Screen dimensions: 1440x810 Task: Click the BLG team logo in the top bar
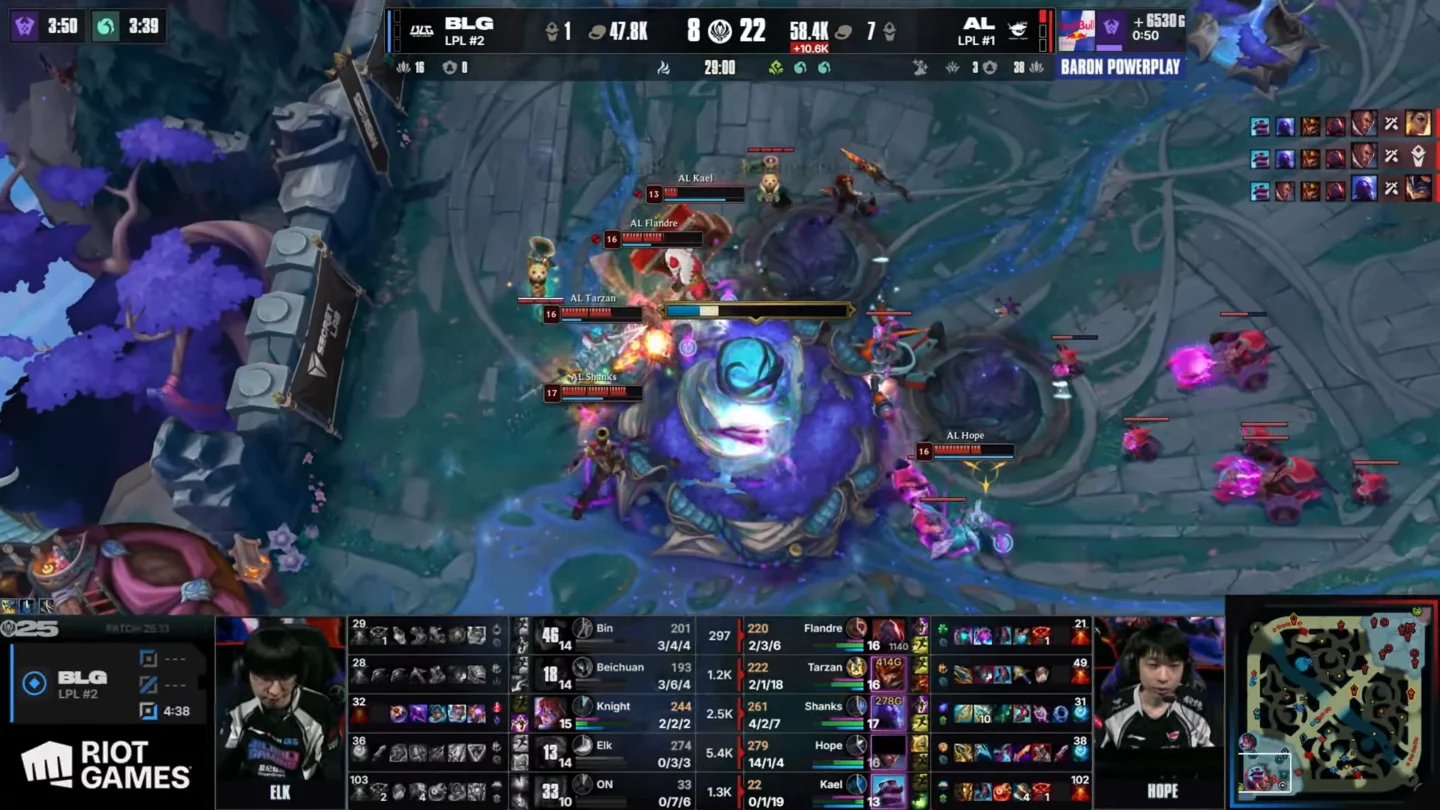[422, 30]
